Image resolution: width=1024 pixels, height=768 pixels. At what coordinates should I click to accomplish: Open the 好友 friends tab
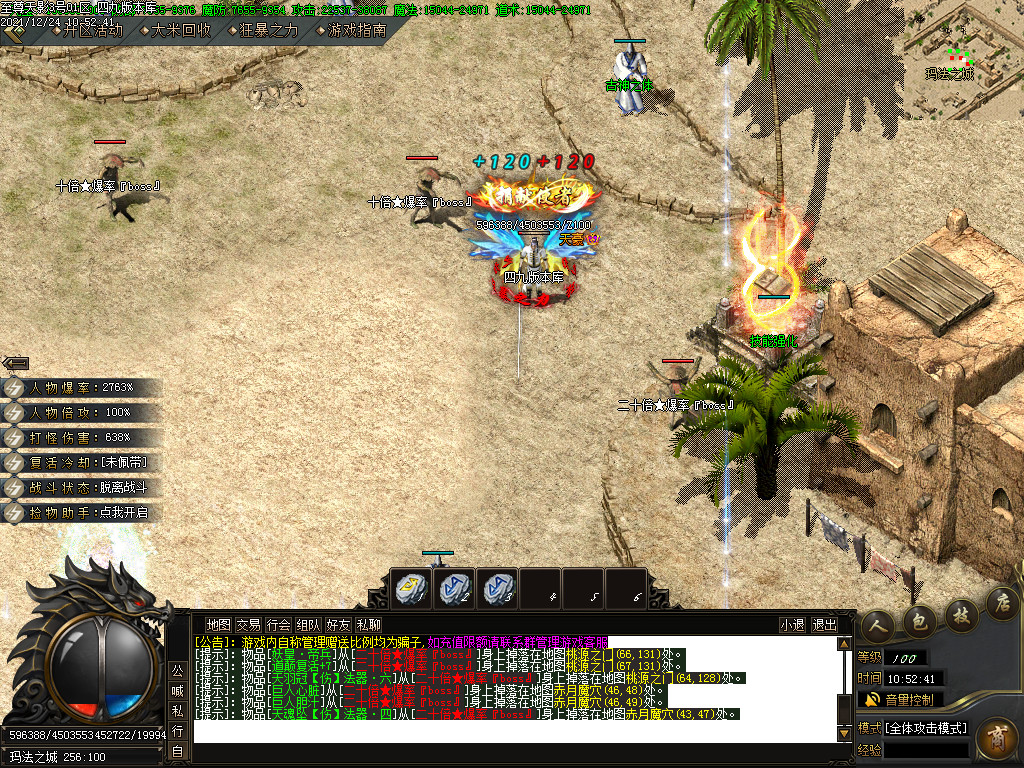tap(338, 625)
